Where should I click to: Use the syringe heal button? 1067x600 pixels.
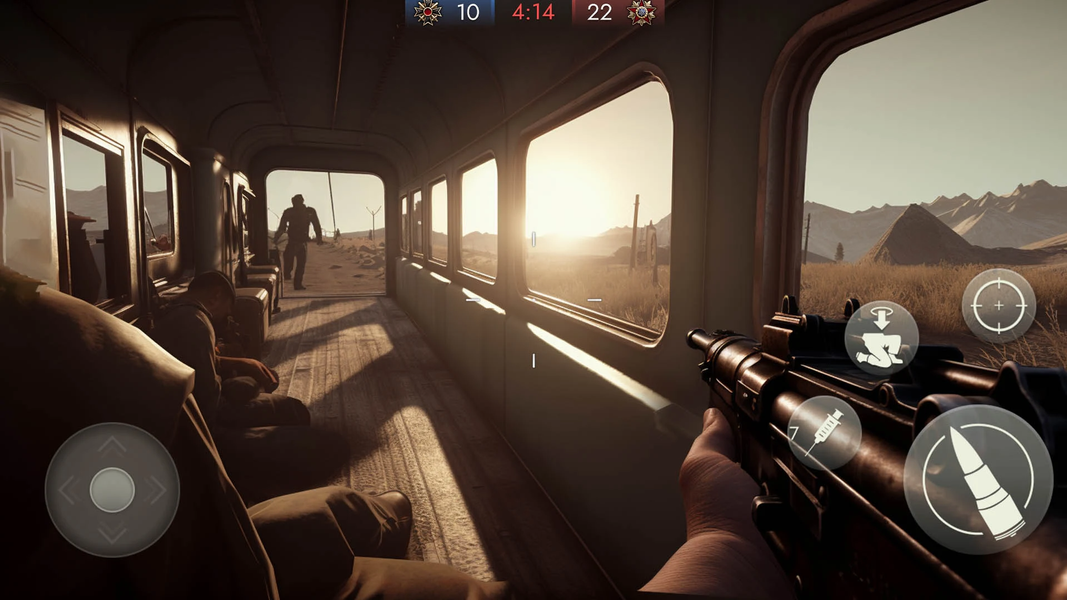pos(825,432)
